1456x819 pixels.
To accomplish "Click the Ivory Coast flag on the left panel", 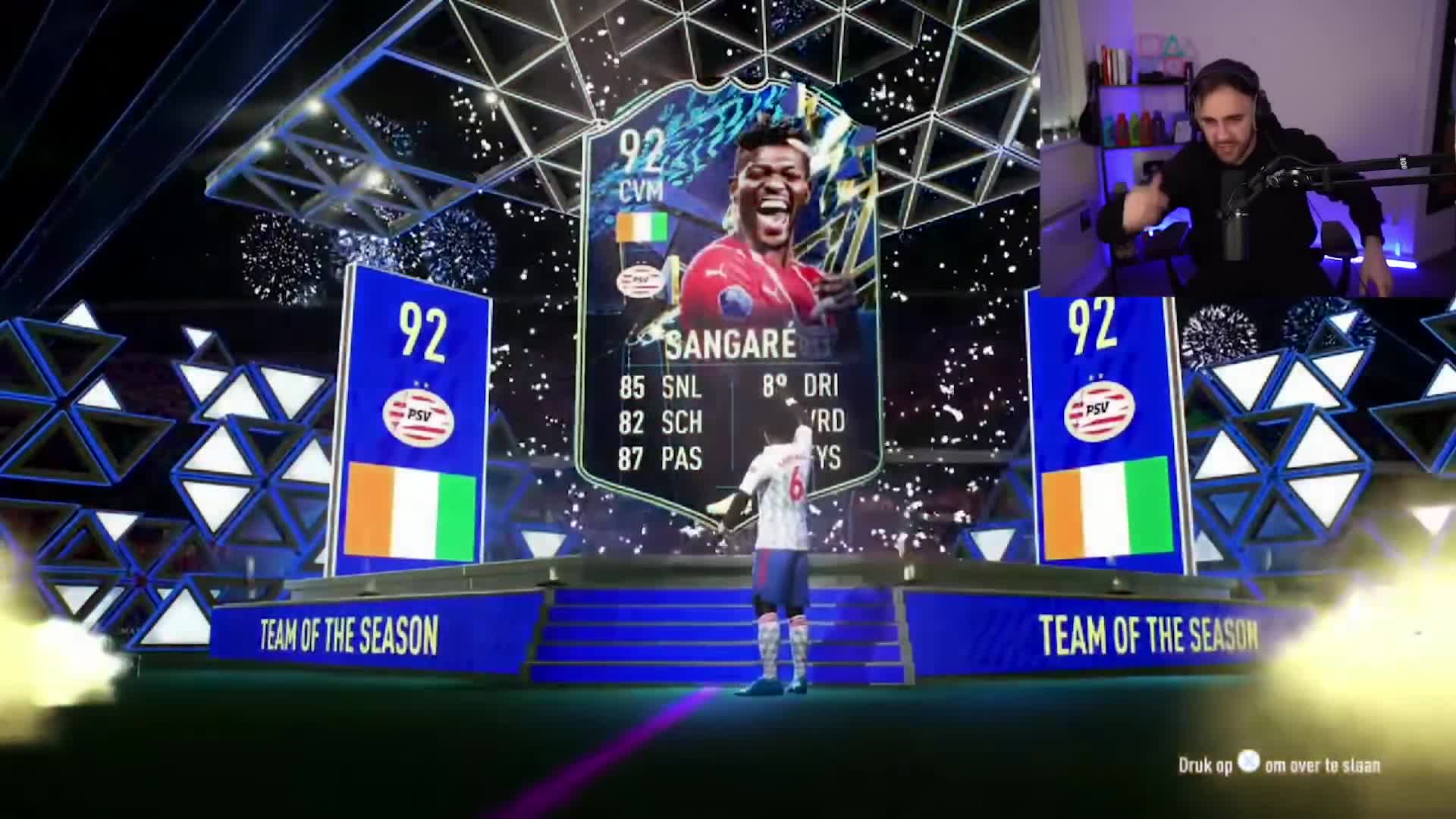I will [416, 510].
